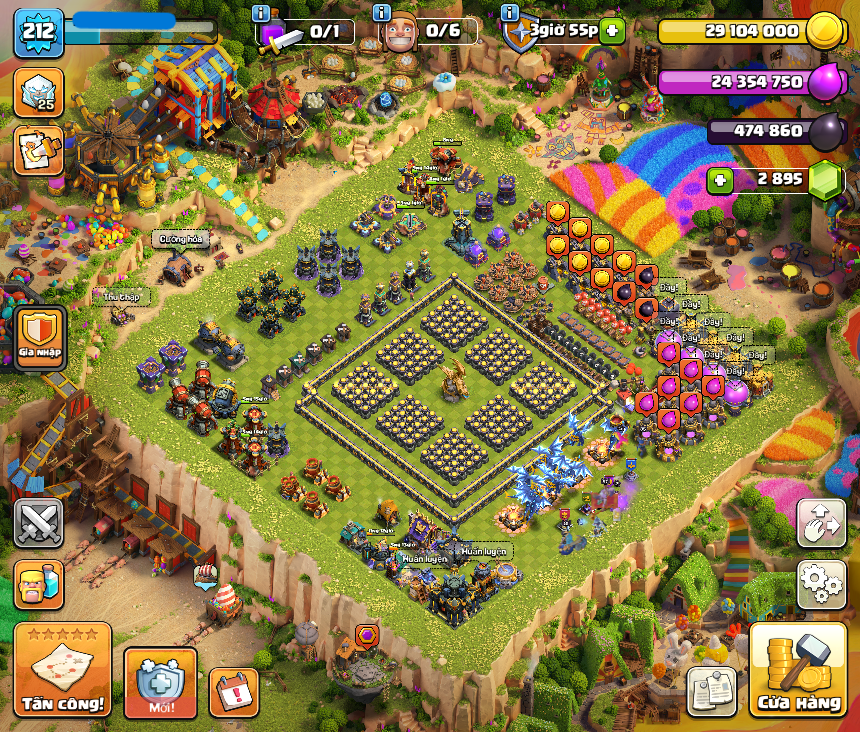Add shield time with the green plus
The width and height of the screenshot is (860, 732).
pos(612,30)
